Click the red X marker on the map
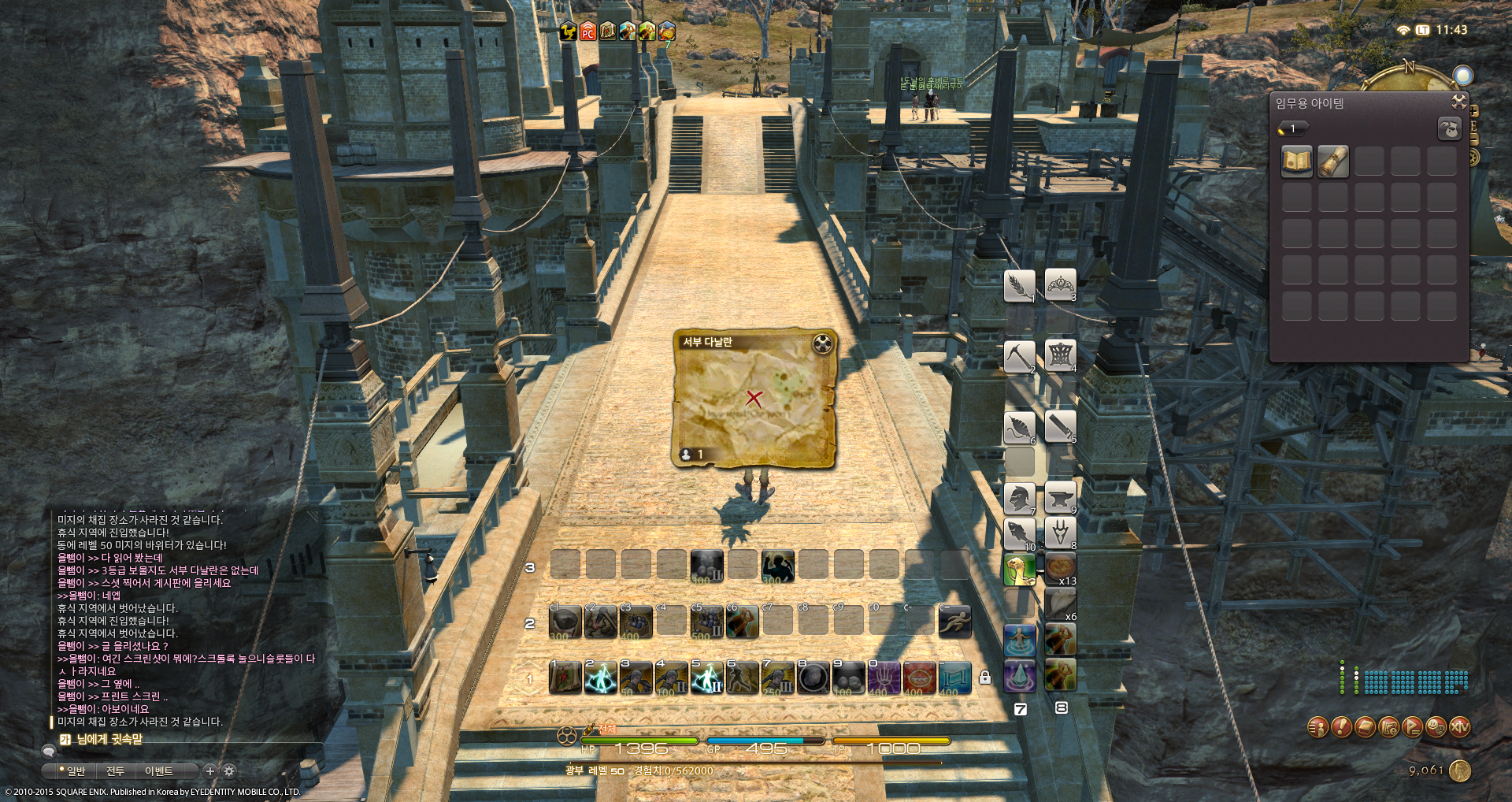The height and width of the screenshot is (802, 1512). (x=754, y=398)
